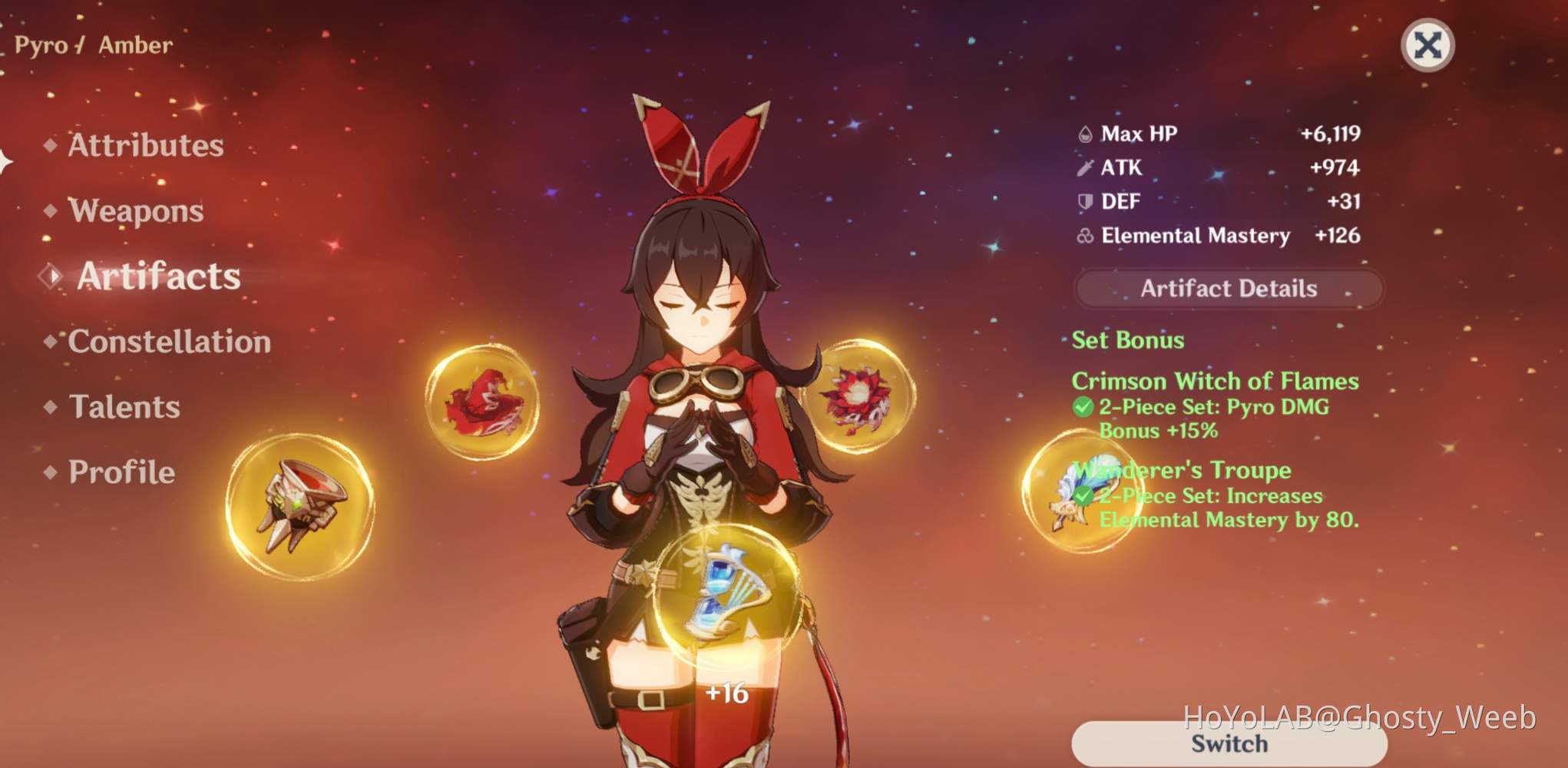Click the Pyro Amber title label

tap(91, 45)
